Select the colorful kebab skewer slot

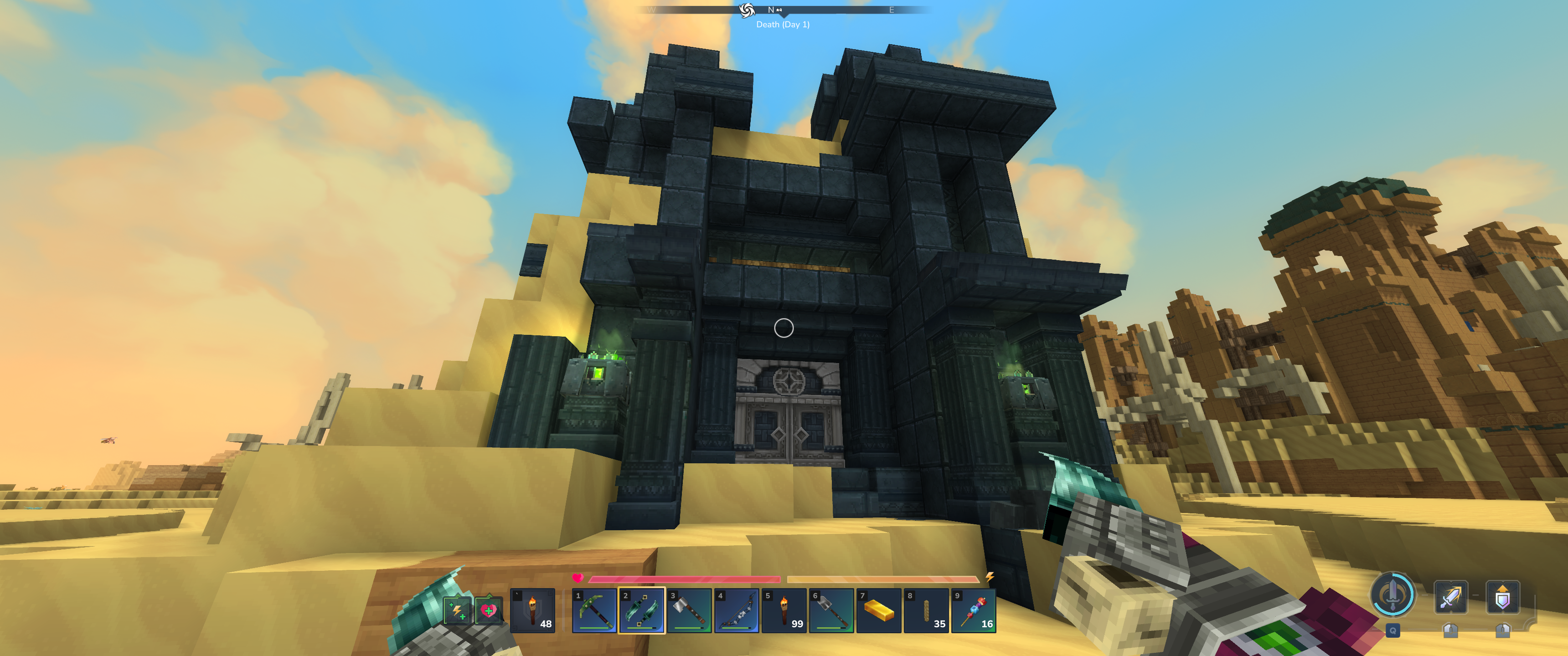[974, 610]
